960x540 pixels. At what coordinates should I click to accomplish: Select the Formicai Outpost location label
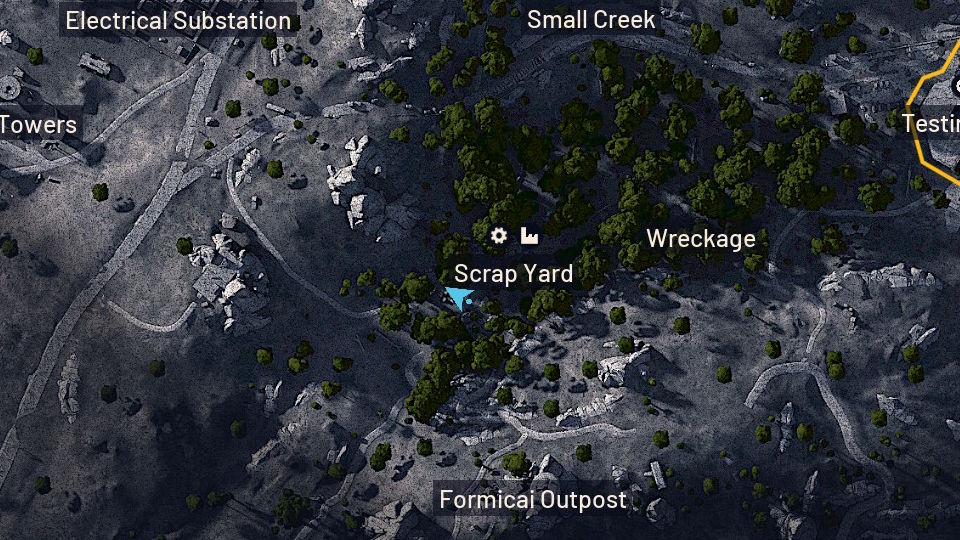(x=533, y=500)
